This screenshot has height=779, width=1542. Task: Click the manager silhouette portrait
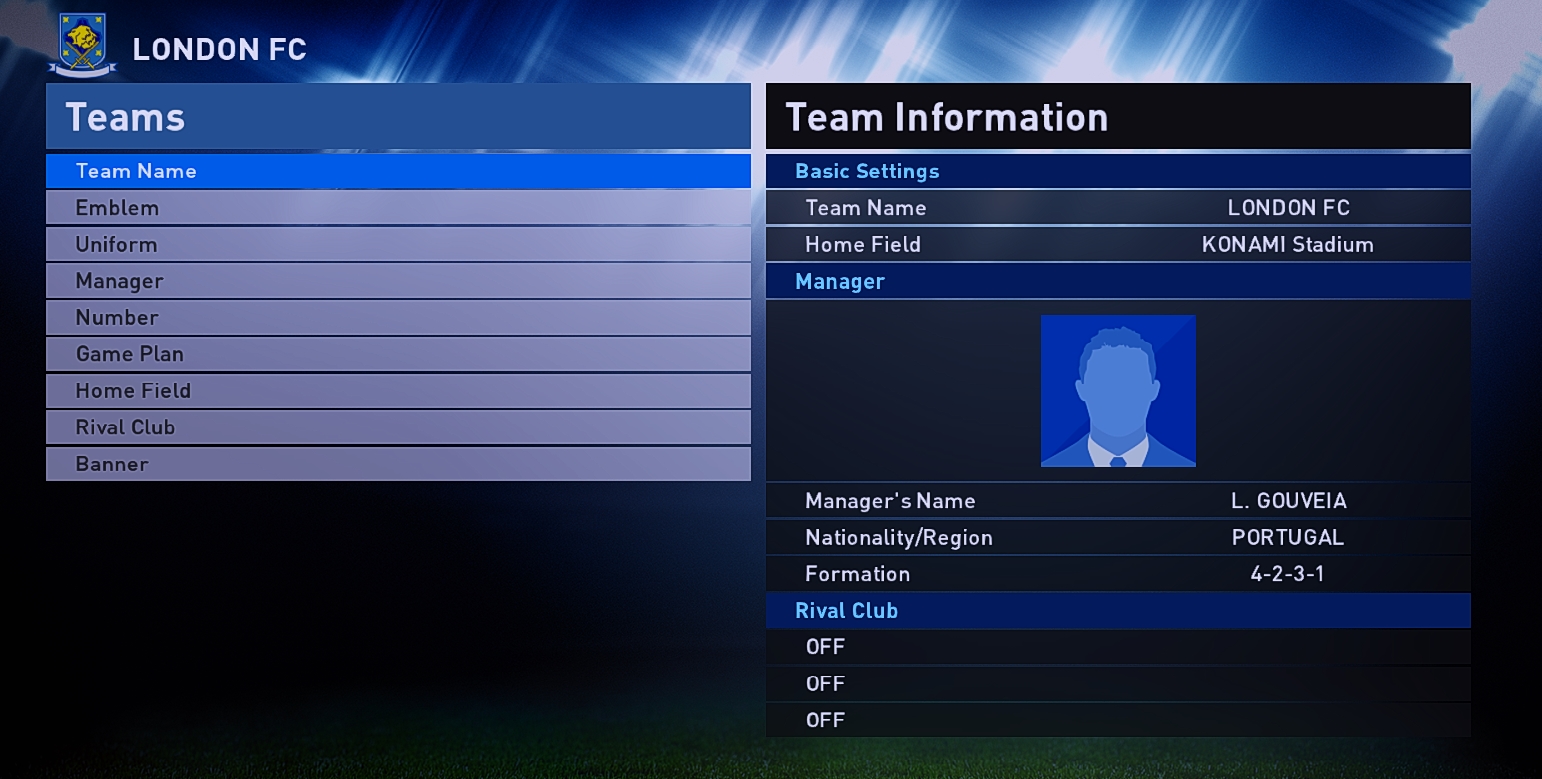click(x=1118, y=391)
